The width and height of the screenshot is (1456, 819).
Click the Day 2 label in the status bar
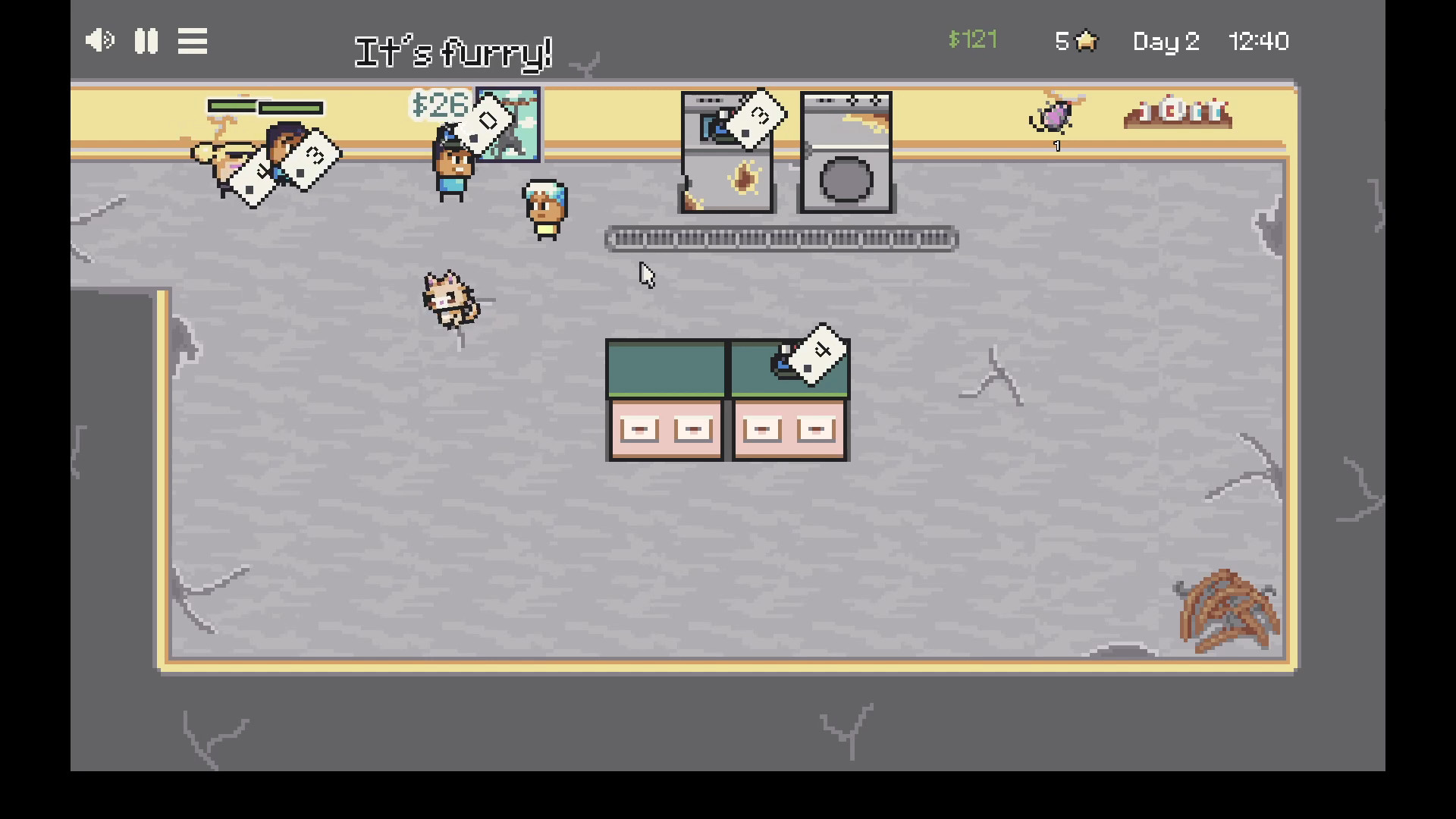click(1166, 42)
